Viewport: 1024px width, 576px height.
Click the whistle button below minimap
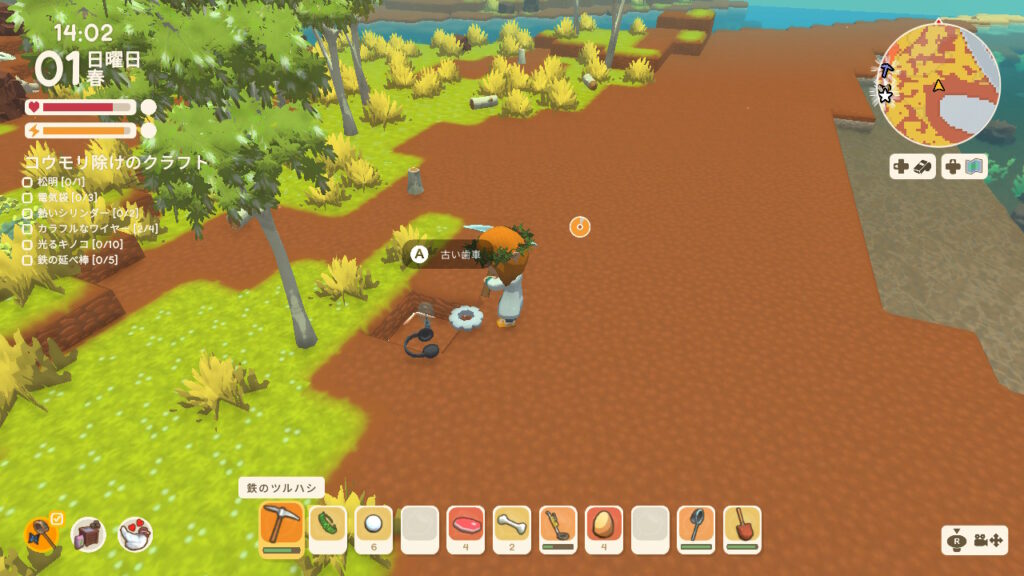click(912, 167)
